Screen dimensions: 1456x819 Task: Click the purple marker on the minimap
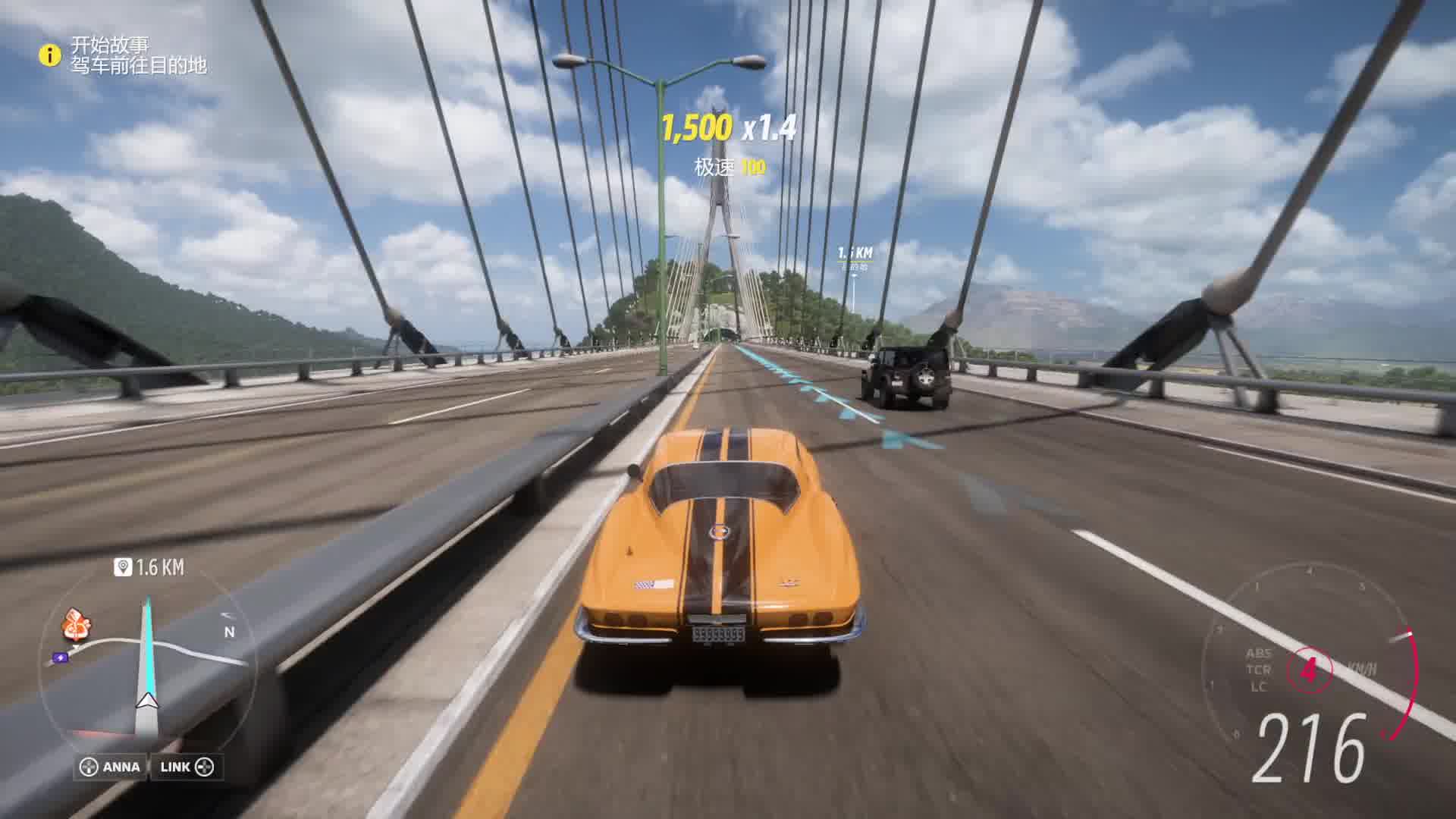point(60,657)
